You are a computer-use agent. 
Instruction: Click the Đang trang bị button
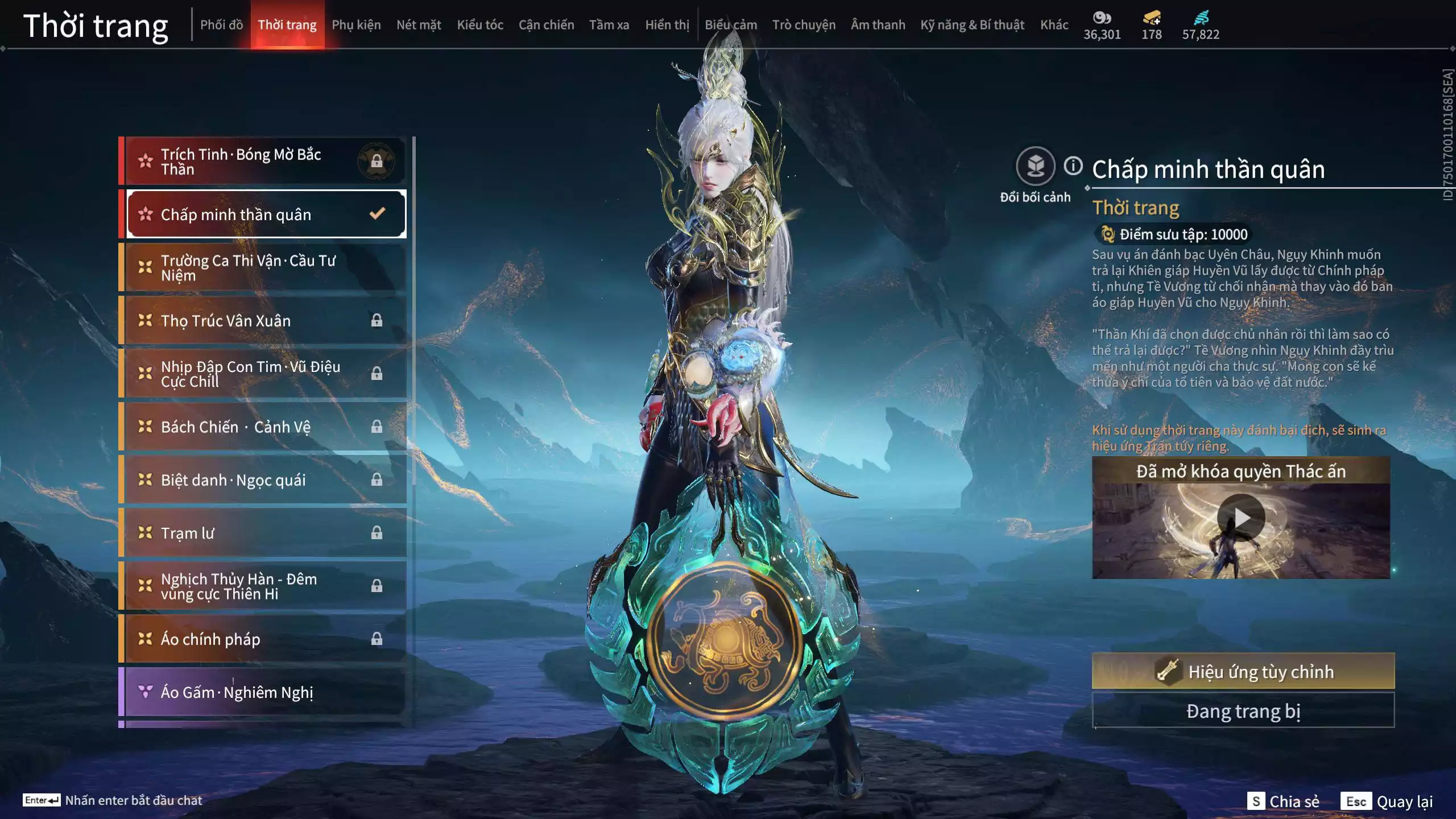click(x=1243, y=710)
